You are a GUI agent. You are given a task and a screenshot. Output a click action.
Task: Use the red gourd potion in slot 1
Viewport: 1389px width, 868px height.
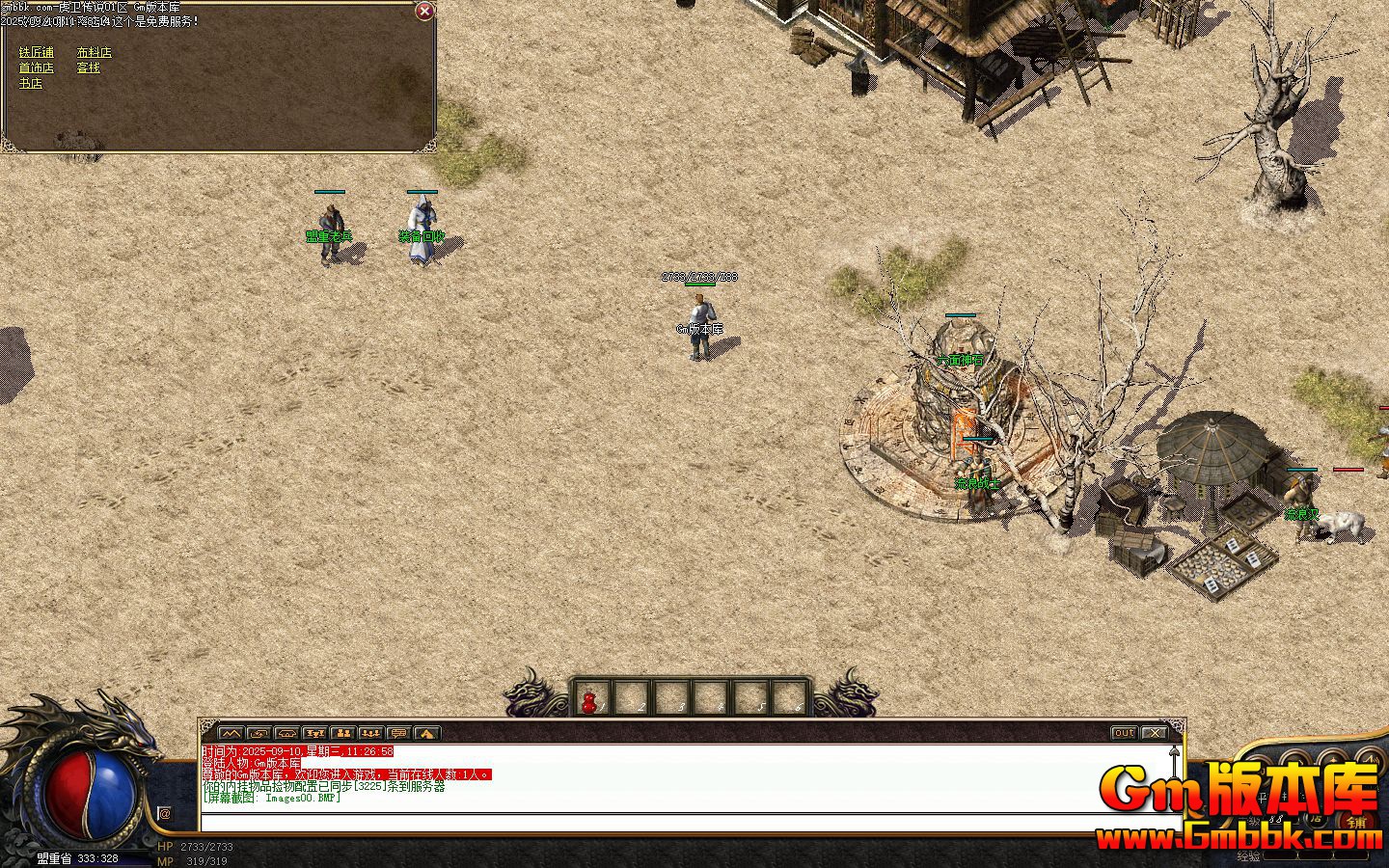(x=590, y=698)
